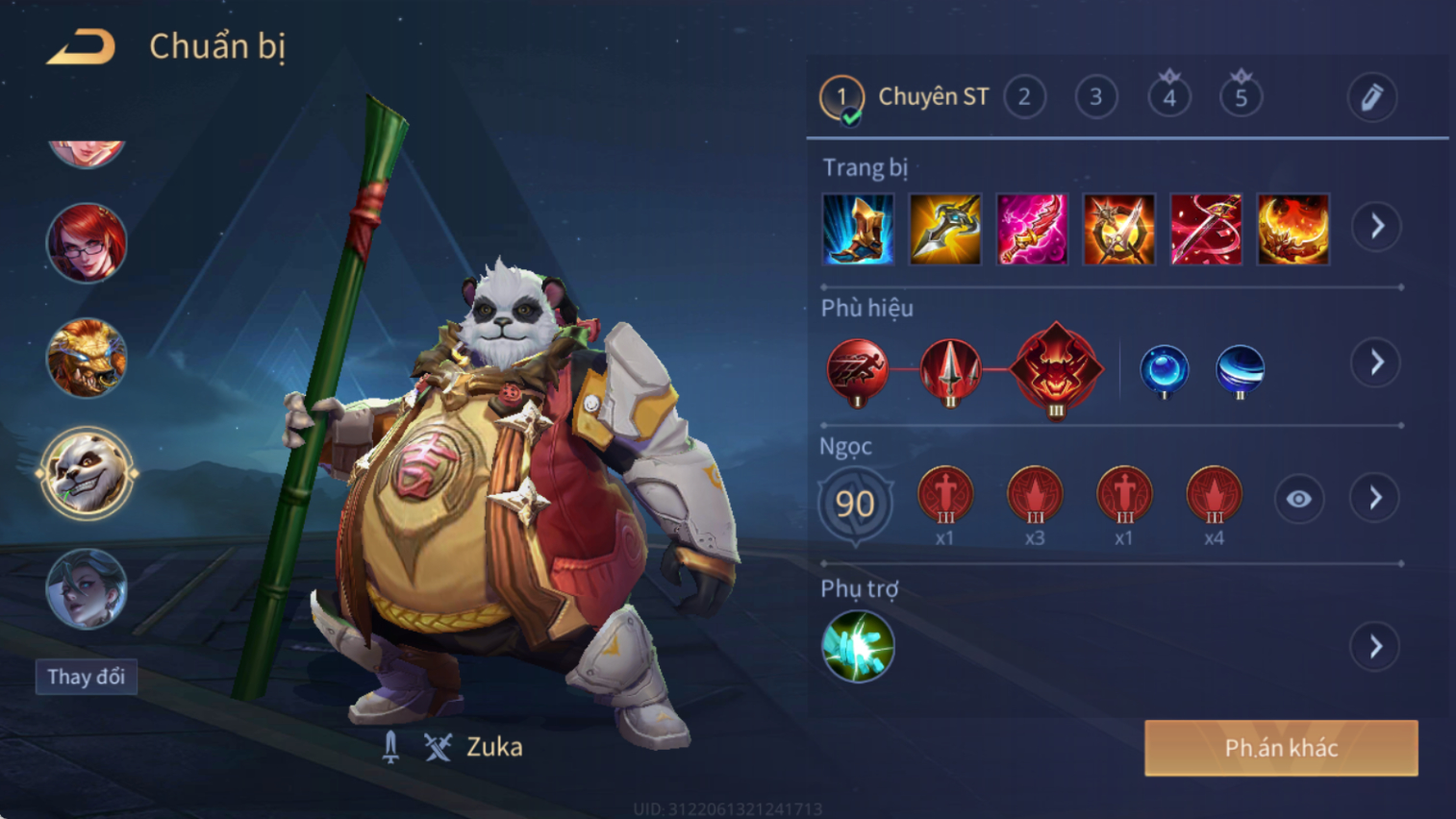Open build preset 4
Image resolution: width=1456 pixels, height=819 pixels.
point(1168,97)
